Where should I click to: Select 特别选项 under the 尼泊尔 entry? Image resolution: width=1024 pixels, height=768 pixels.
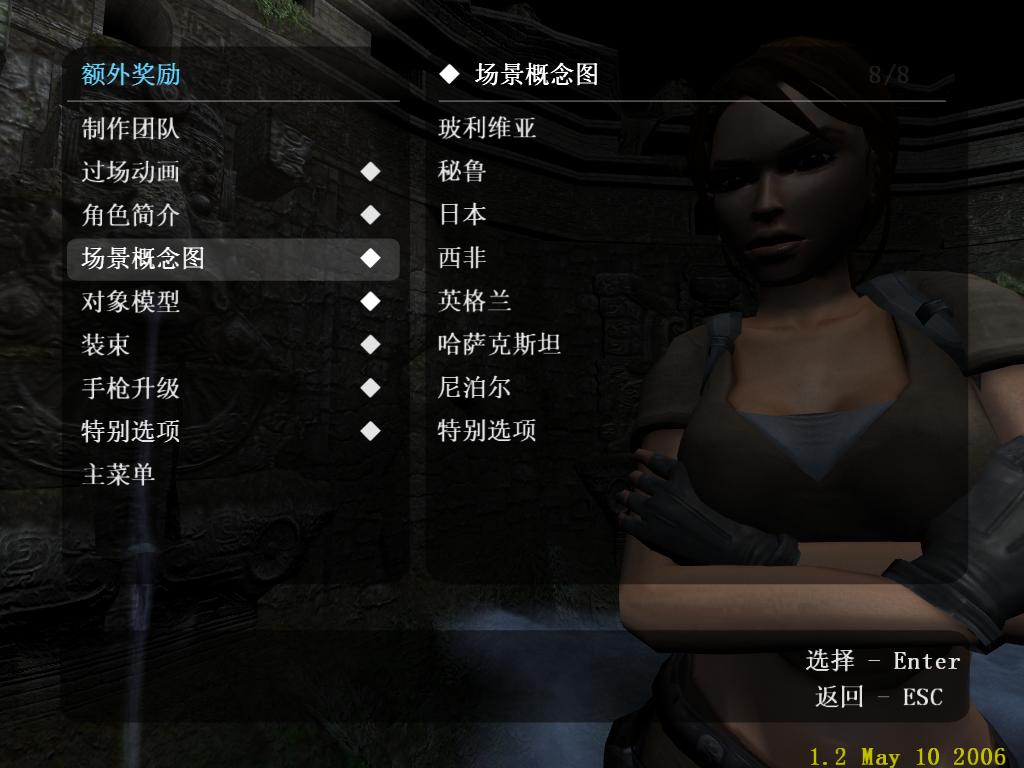pyautogui.click(x=487, y=431)
